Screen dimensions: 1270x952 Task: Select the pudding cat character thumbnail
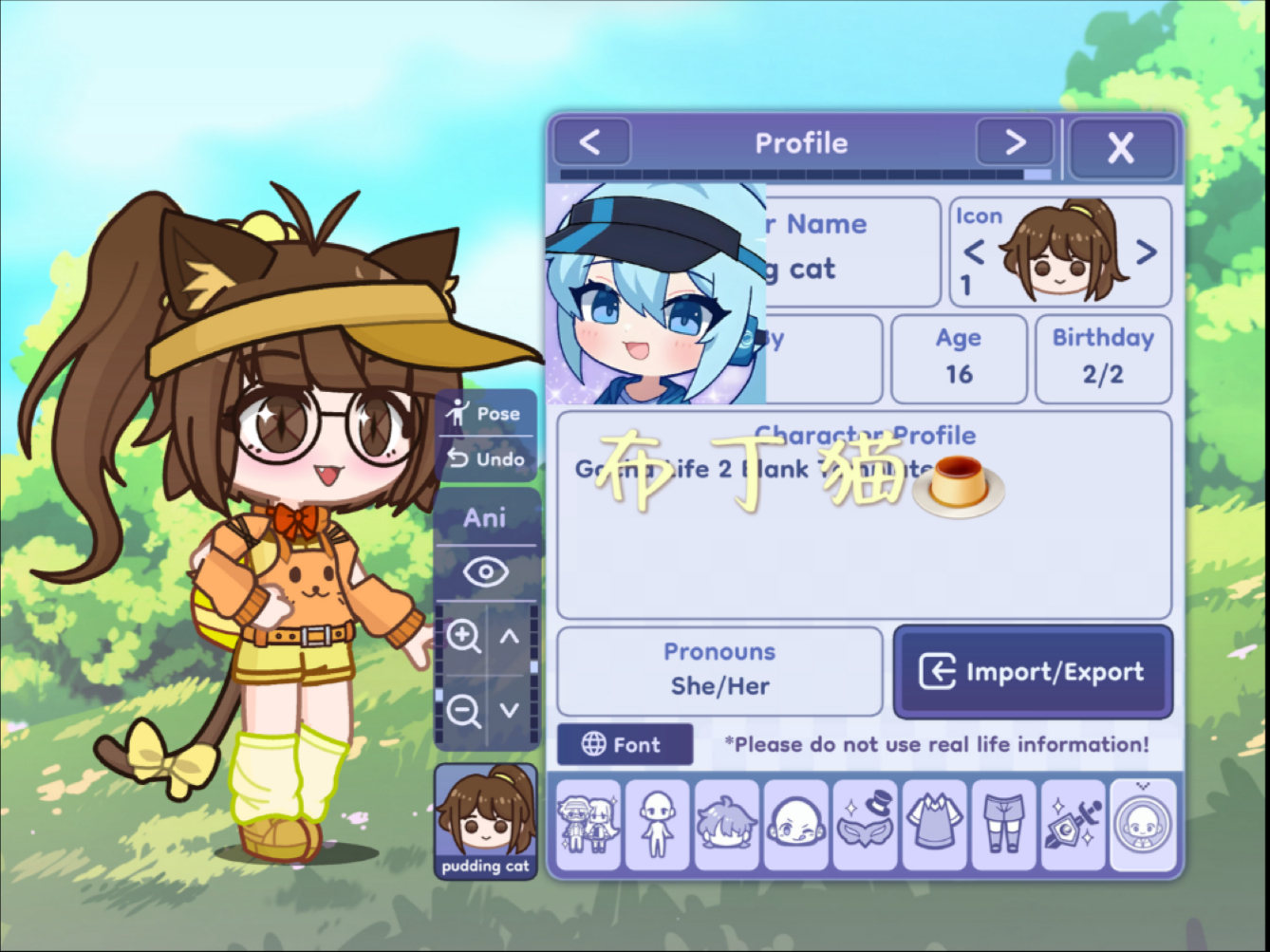pos(485,822)
